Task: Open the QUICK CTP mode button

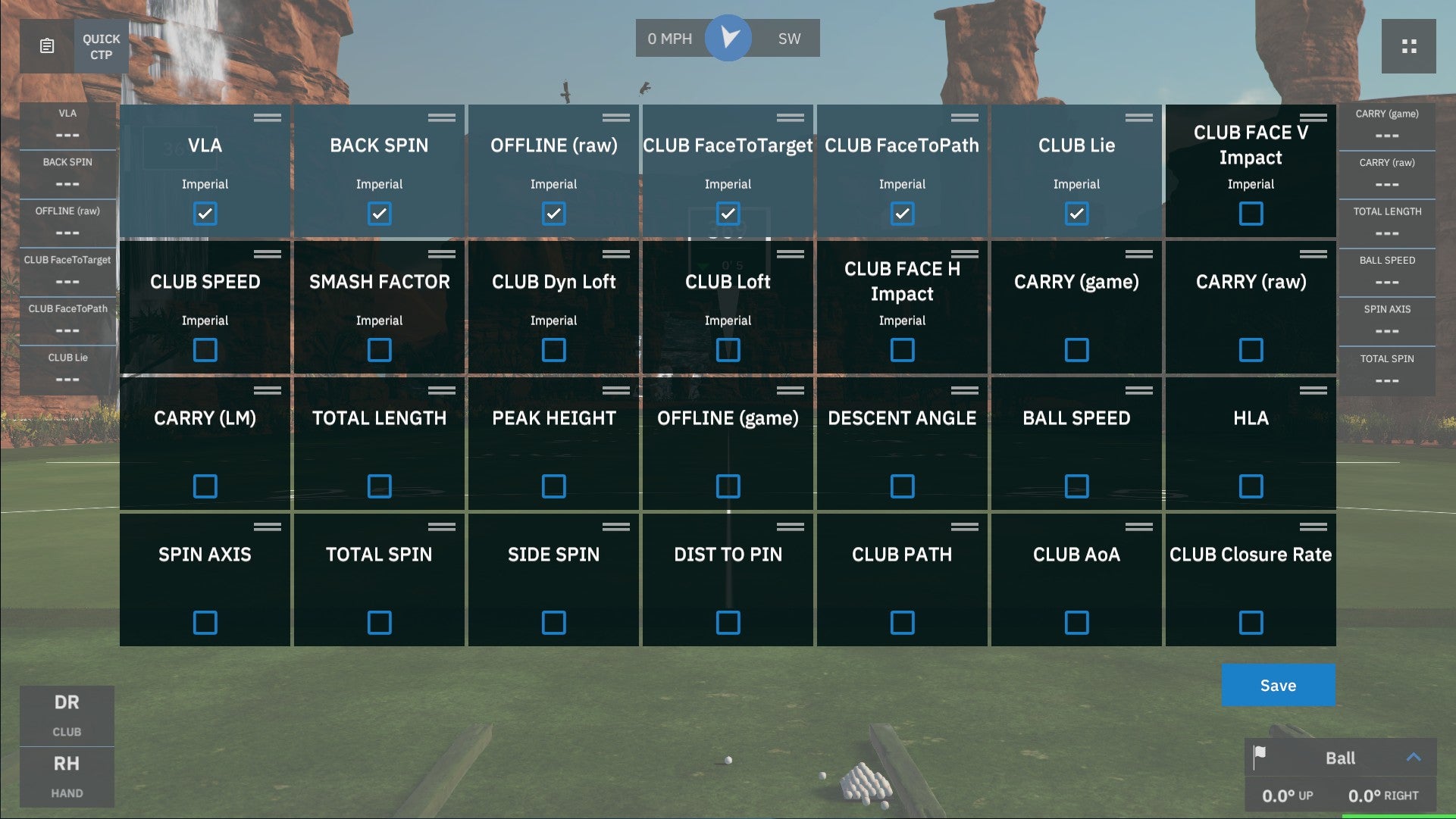Action: (101, 47)
